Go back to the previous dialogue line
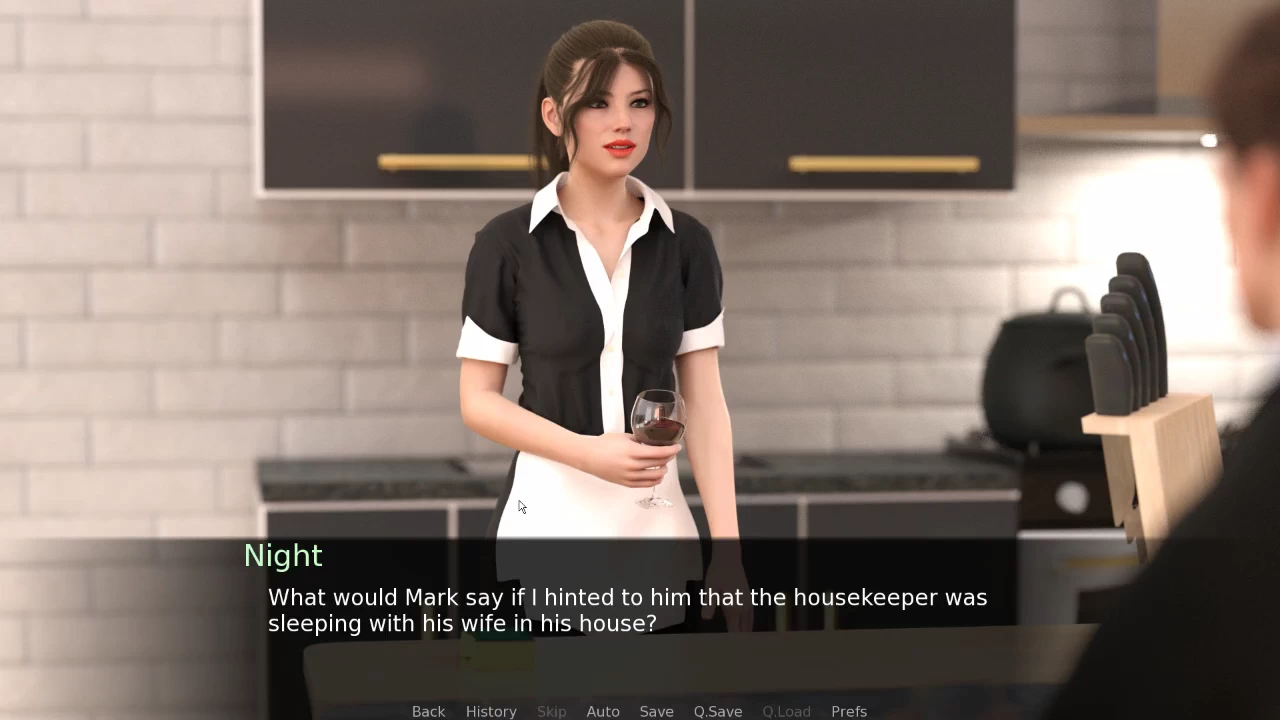 tap(428, 711)
